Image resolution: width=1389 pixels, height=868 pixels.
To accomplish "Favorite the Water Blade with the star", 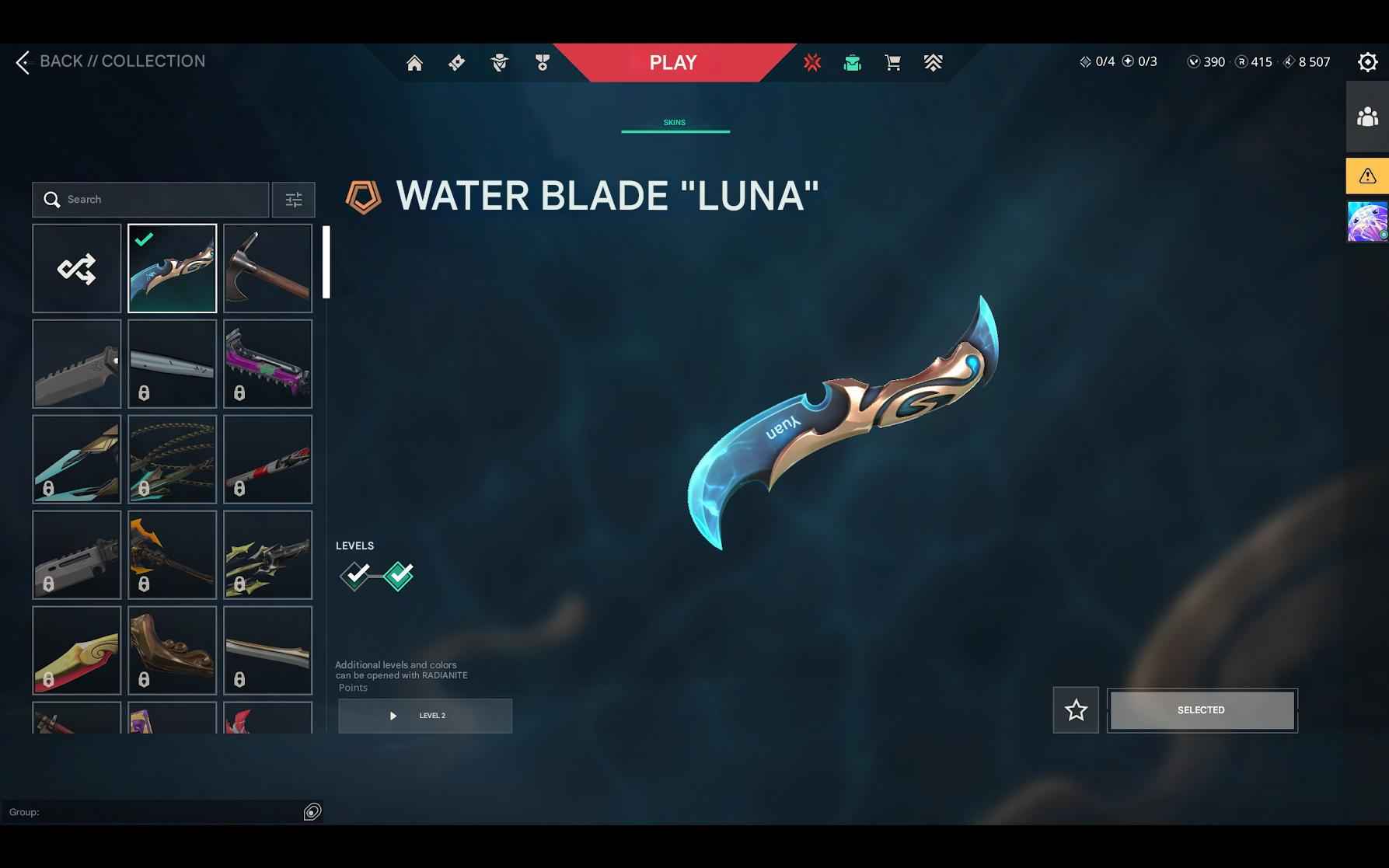I will click(1076, 709).
